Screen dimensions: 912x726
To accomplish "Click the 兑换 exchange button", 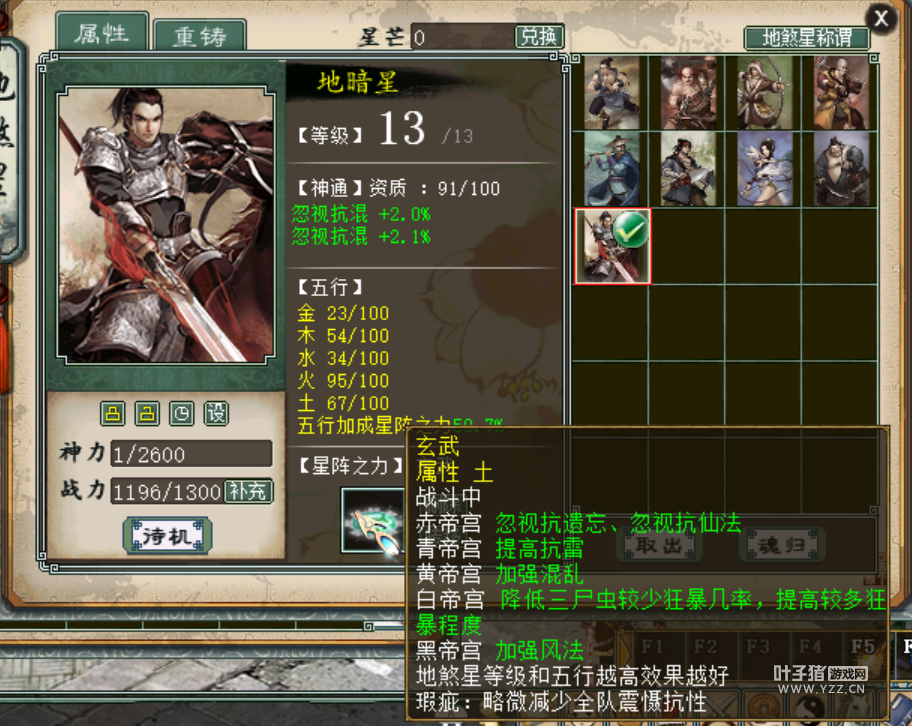I will click(x=539, y=37).
